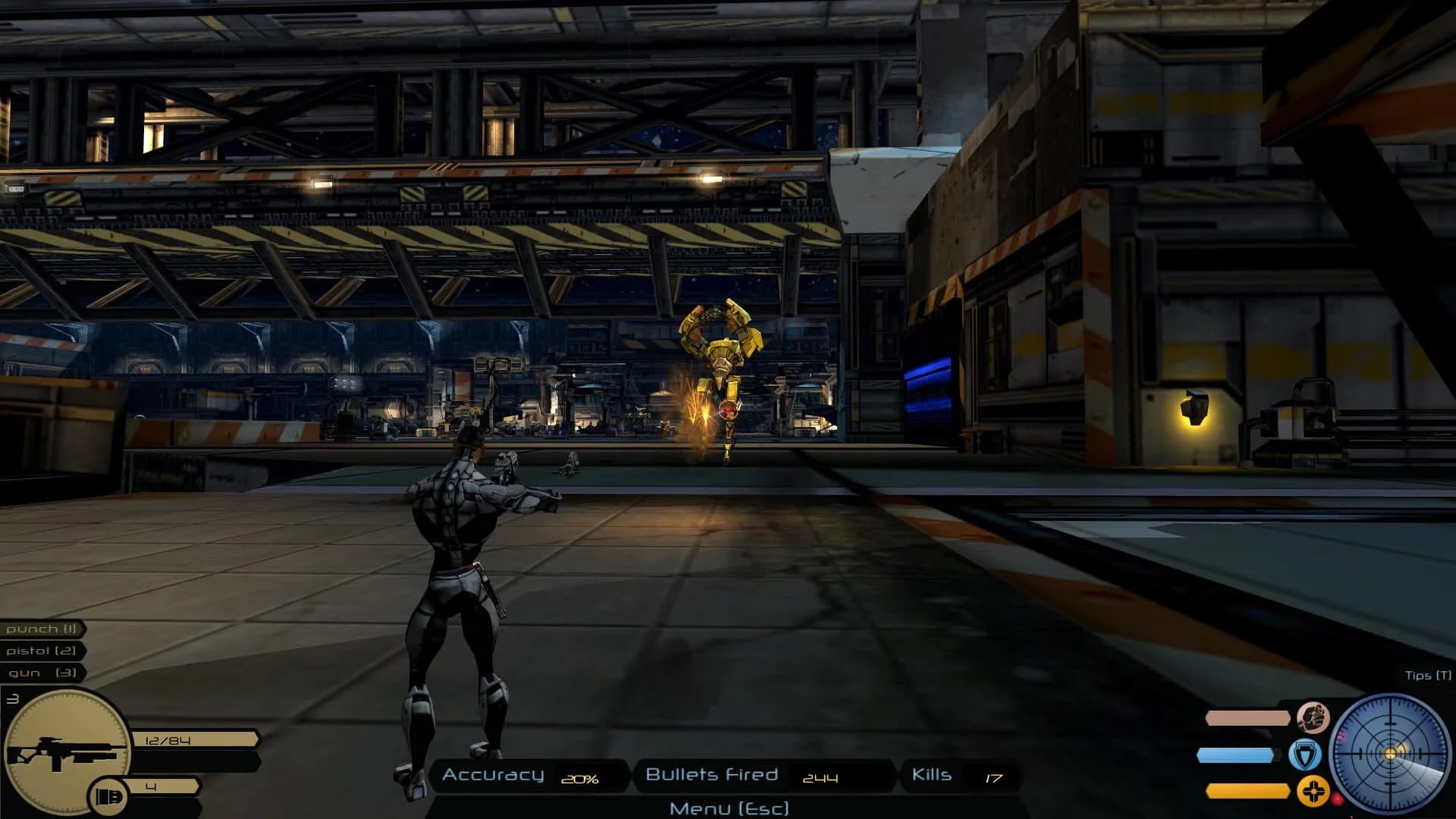Click the ammo clip icon below the weapon
The height and width of the screenshot is (819, 1456).
pyautogui.click(x=109, y=794)
